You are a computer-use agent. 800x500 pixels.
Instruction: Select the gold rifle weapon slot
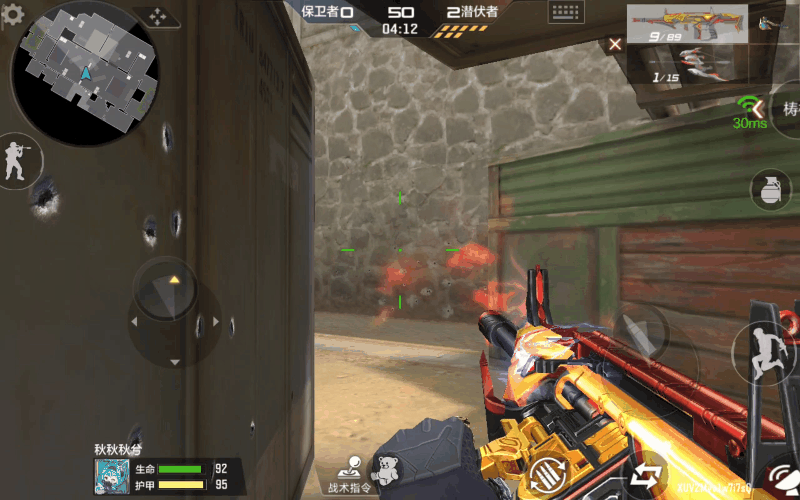[x=686, y=24]
